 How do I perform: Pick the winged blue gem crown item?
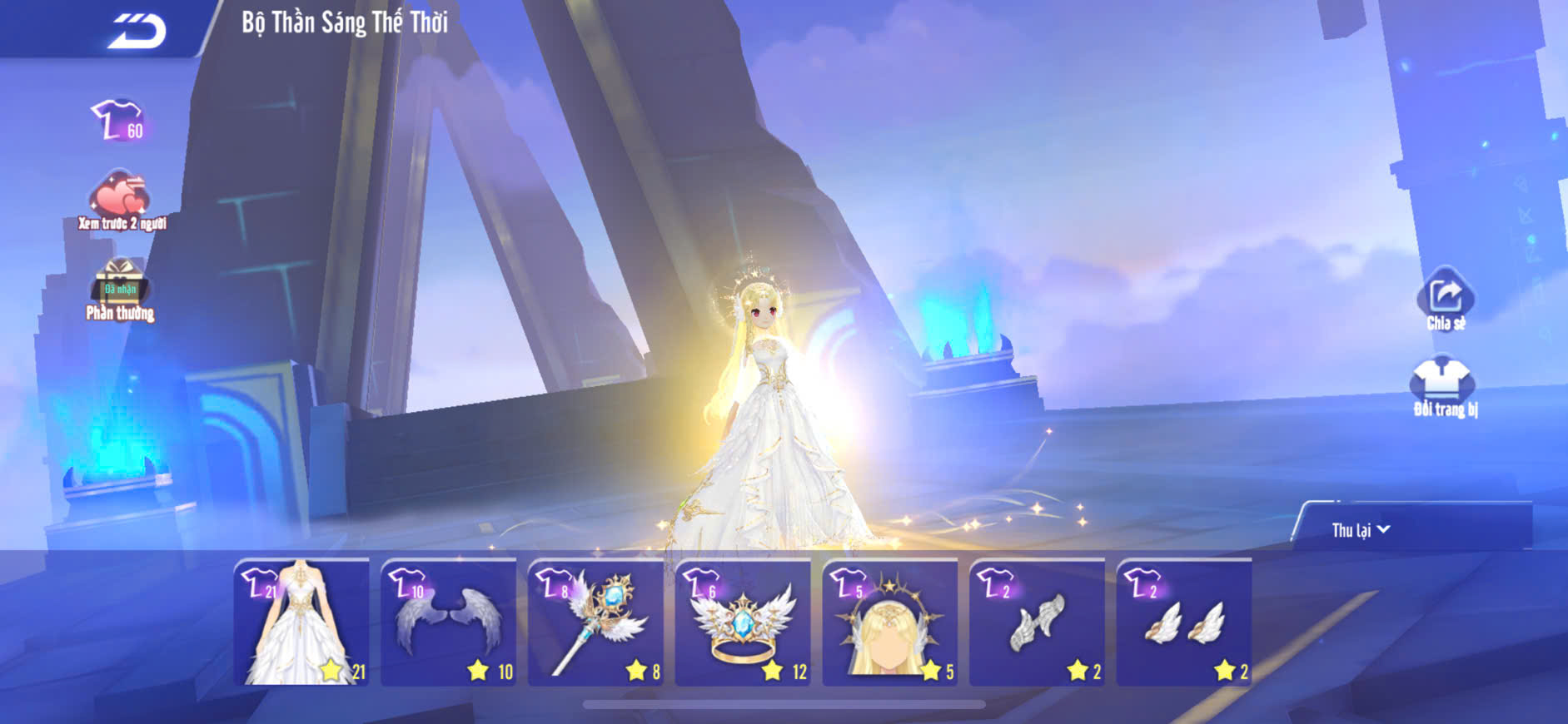click(x=743, y=622)
